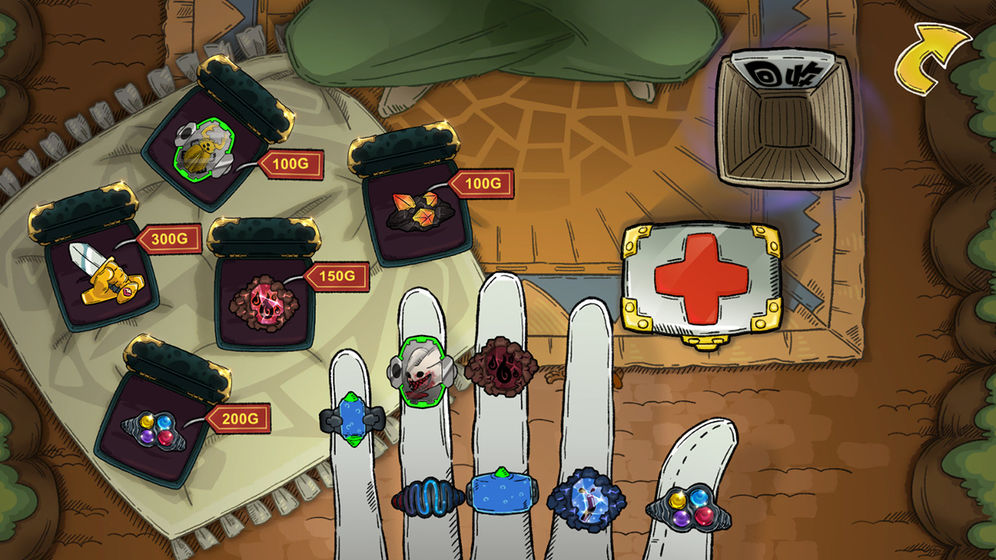Open the recycle bin box
The width and height of the screenshot is (996, 560).
pos(782,118)
